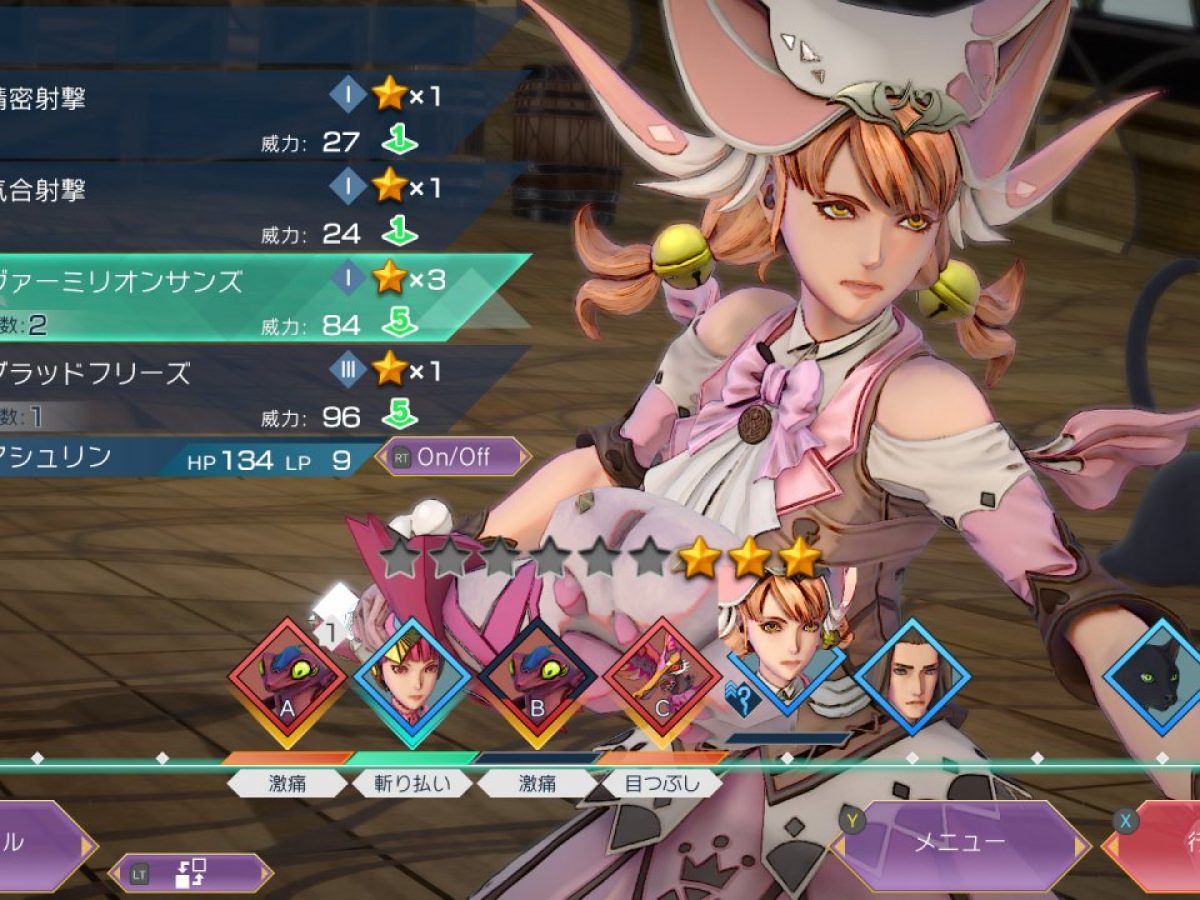Screen dimensions: 1200x900
Task: Select the pink-haired ally timeline portrait
Action: [412, 682]
